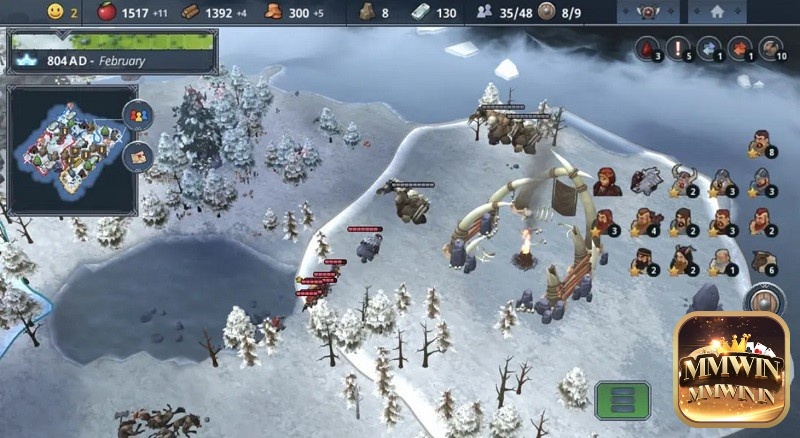Select the unit portrait with count 6
The height and width of the screenshot is (438, 800).
pos(760,260)
